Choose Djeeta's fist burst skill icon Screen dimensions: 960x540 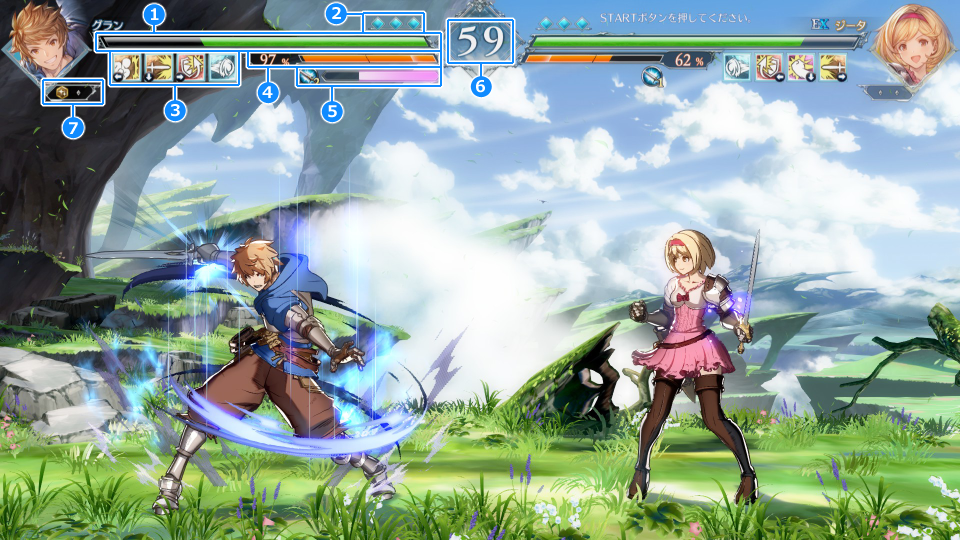pyautogui.click(x=801, y=67)
